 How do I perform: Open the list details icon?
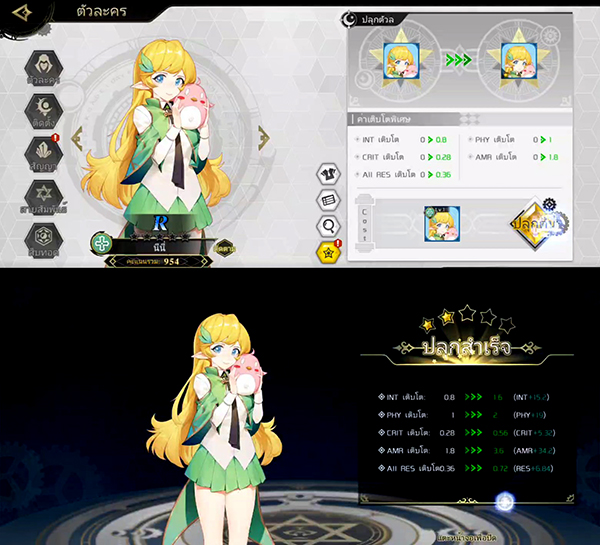[328, 200]
